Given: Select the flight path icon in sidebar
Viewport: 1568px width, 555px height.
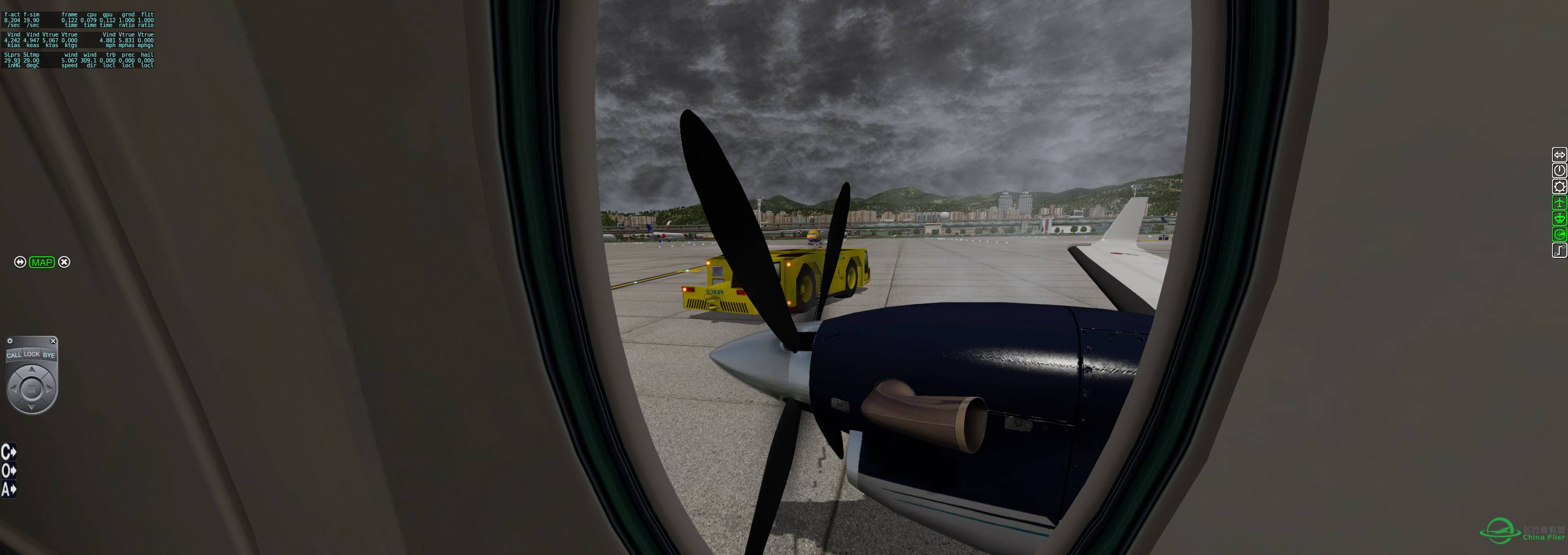Looking at the screenshot, I should click(1560, 248).
